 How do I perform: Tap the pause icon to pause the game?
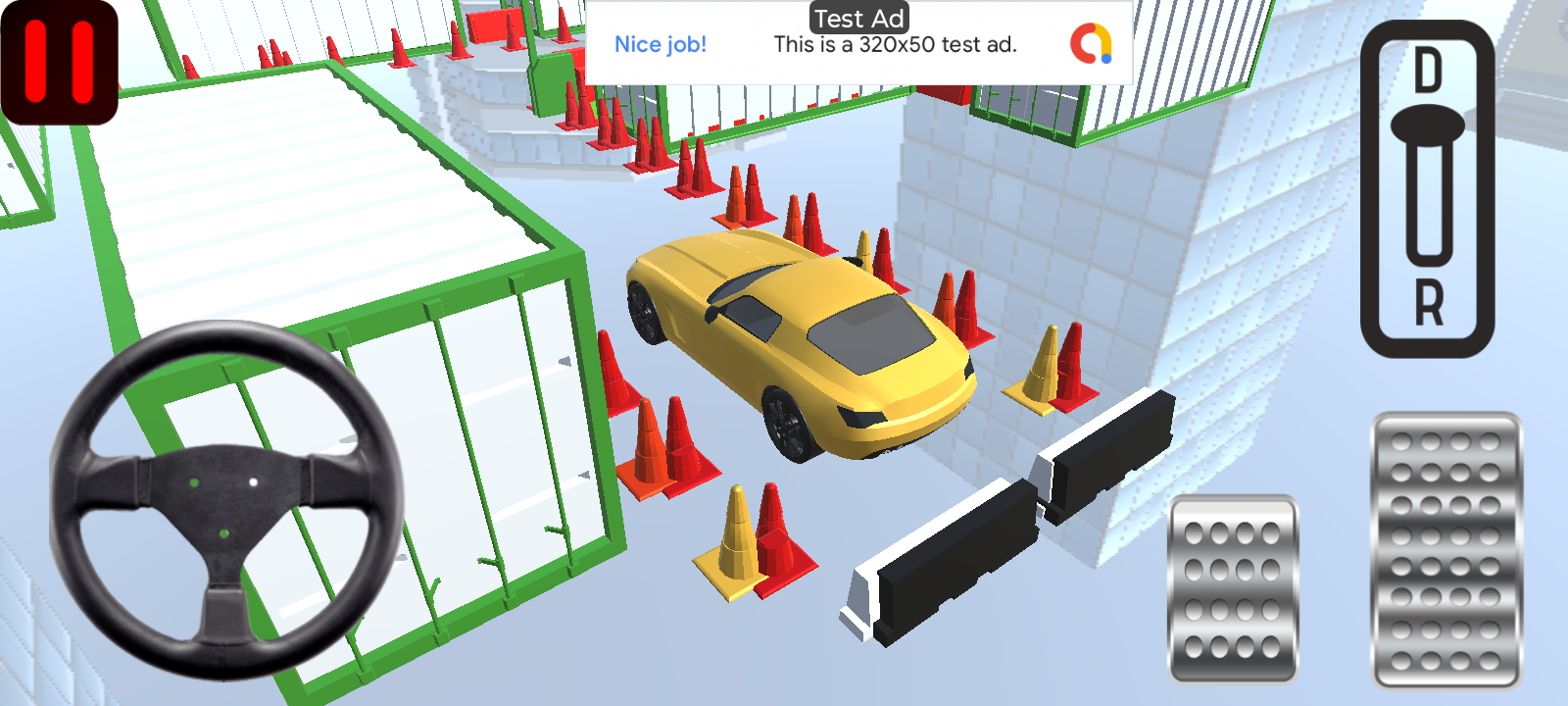59,56
